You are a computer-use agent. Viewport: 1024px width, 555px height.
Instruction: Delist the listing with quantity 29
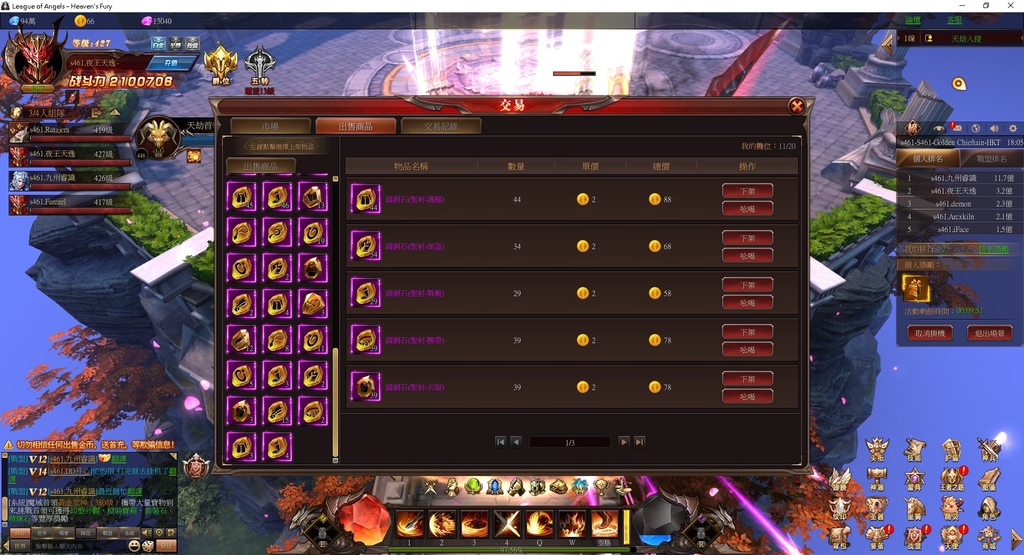click(x=747, y=285)
